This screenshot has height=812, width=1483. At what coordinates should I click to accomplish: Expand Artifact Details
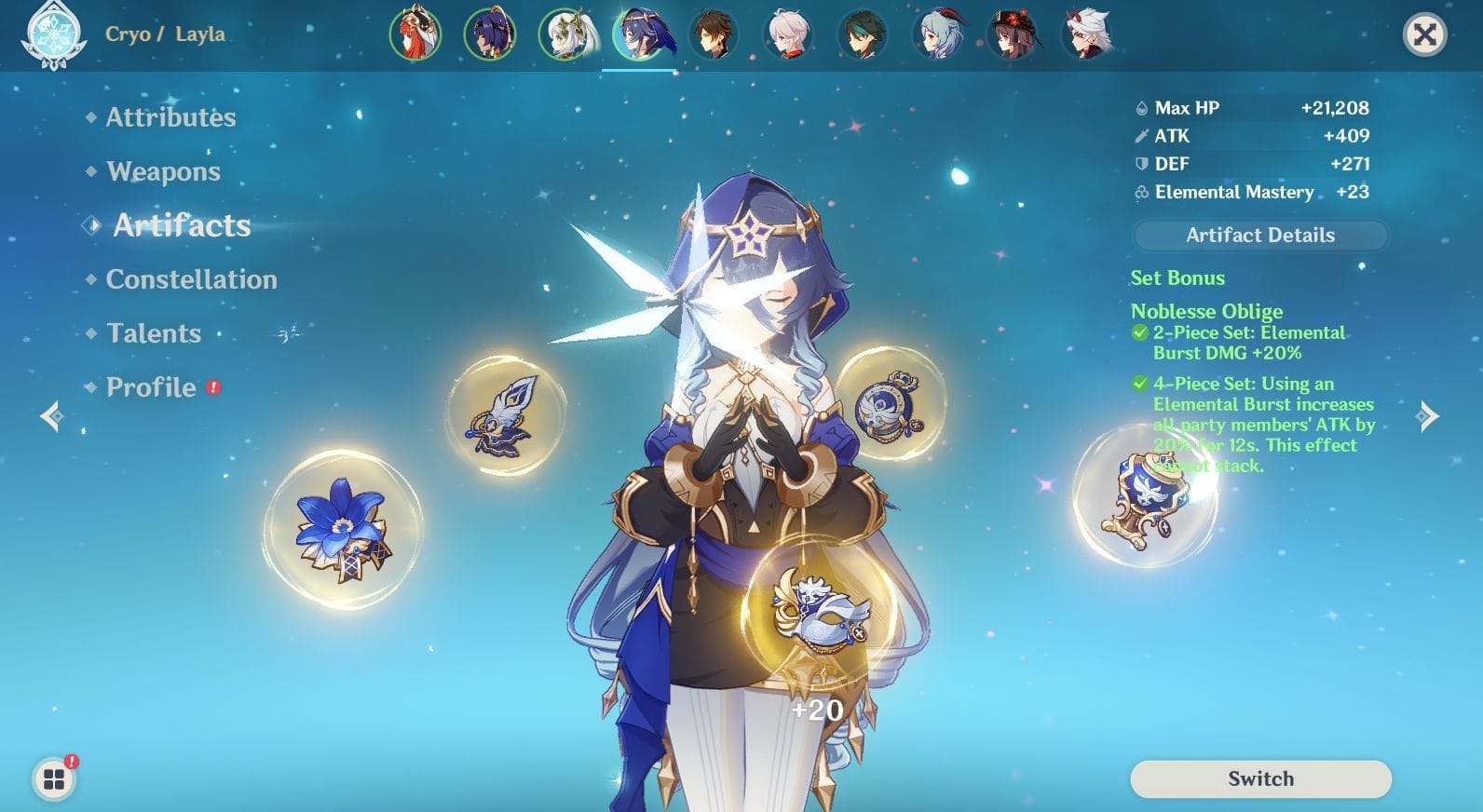coord(1259,235)
